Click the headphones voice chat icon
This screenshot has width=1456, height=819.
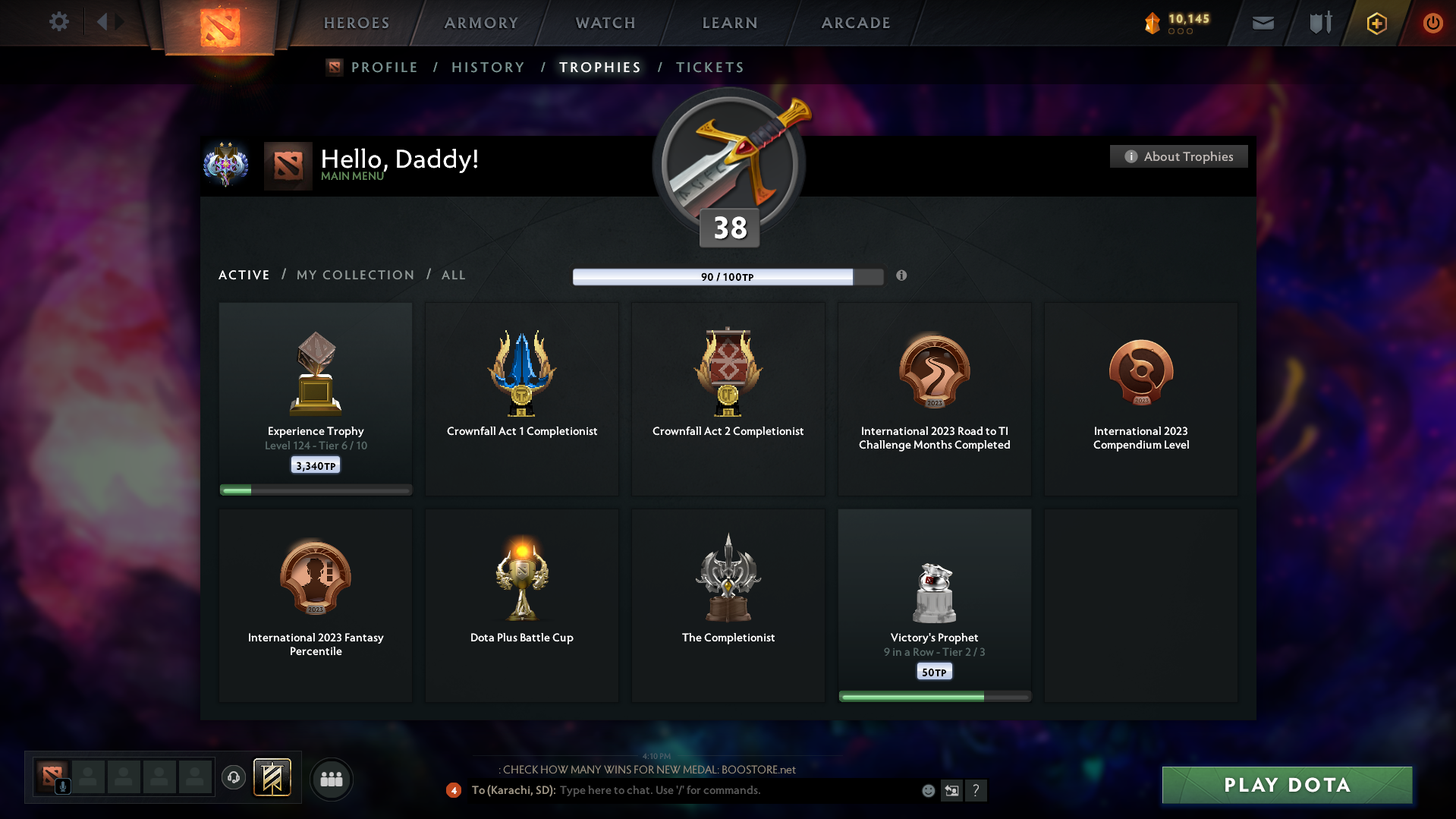point(234,778)
